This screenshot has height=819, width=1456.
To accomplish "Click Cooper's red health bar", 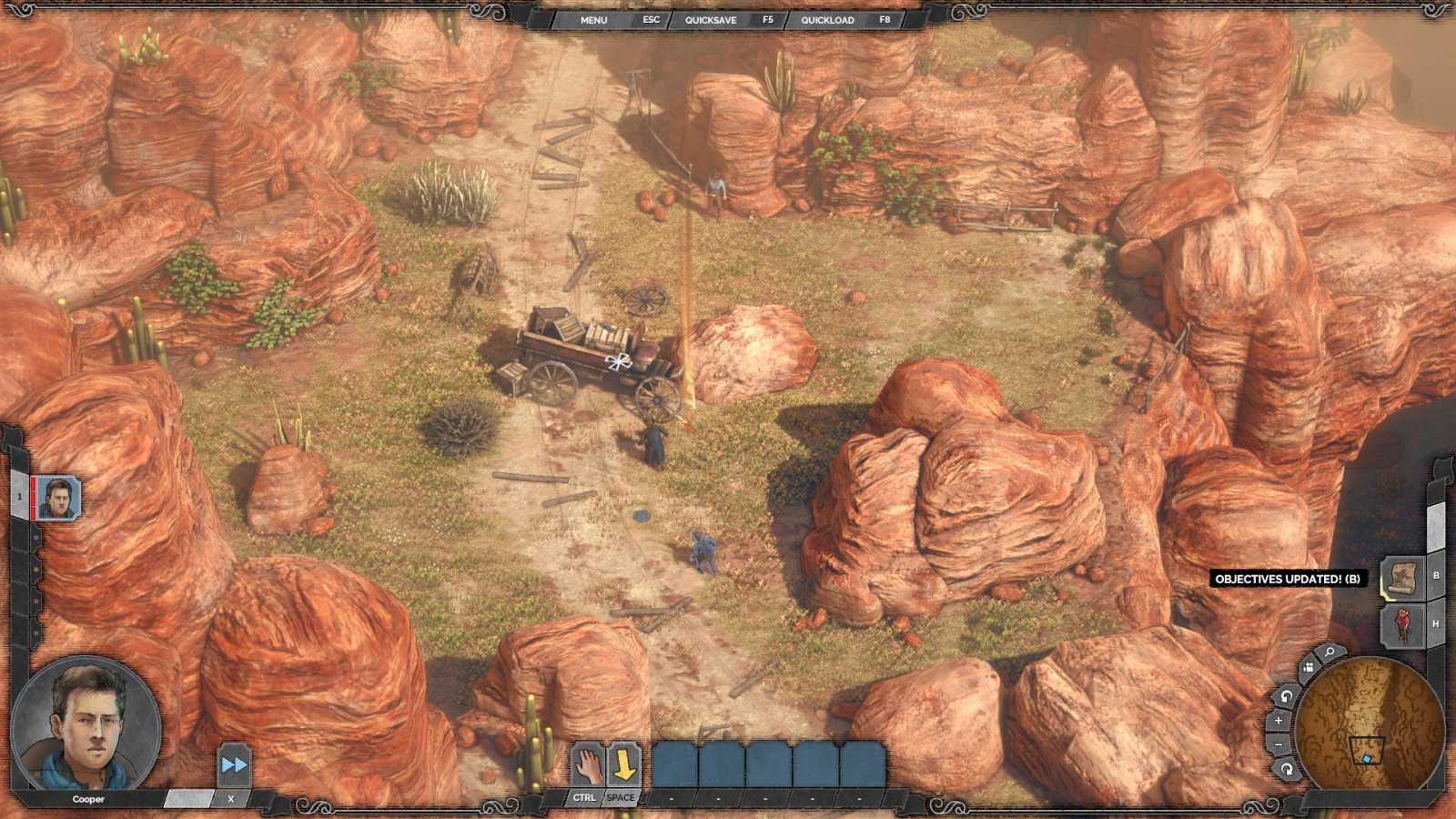I will click(x=33, y=497).
